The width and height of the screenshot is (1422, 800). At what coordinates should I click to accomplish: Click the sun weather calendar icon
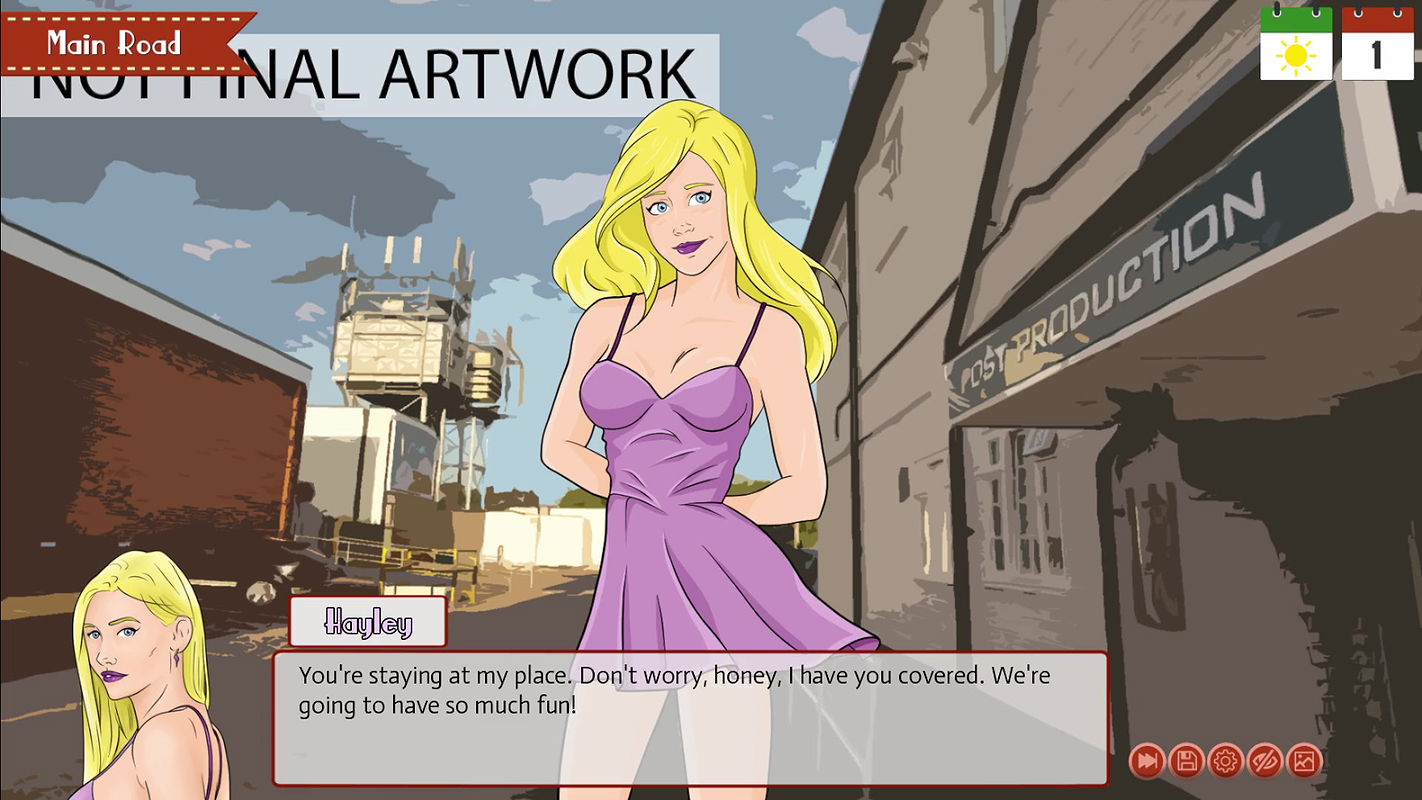click(1296, 44)
